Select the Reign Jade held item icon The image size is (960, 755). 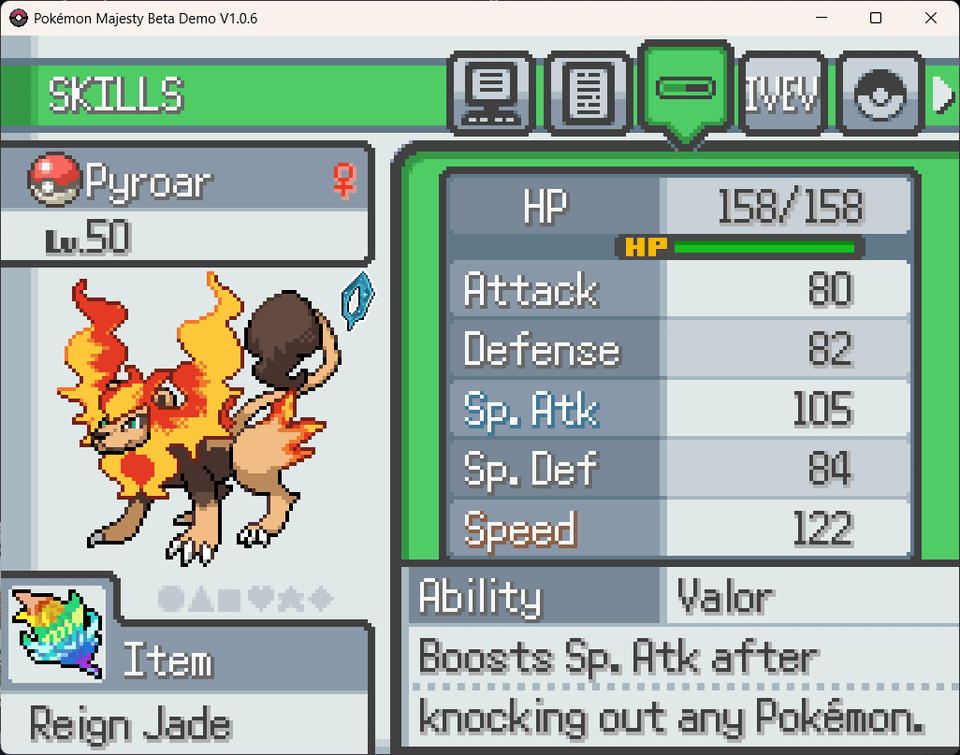57,633
